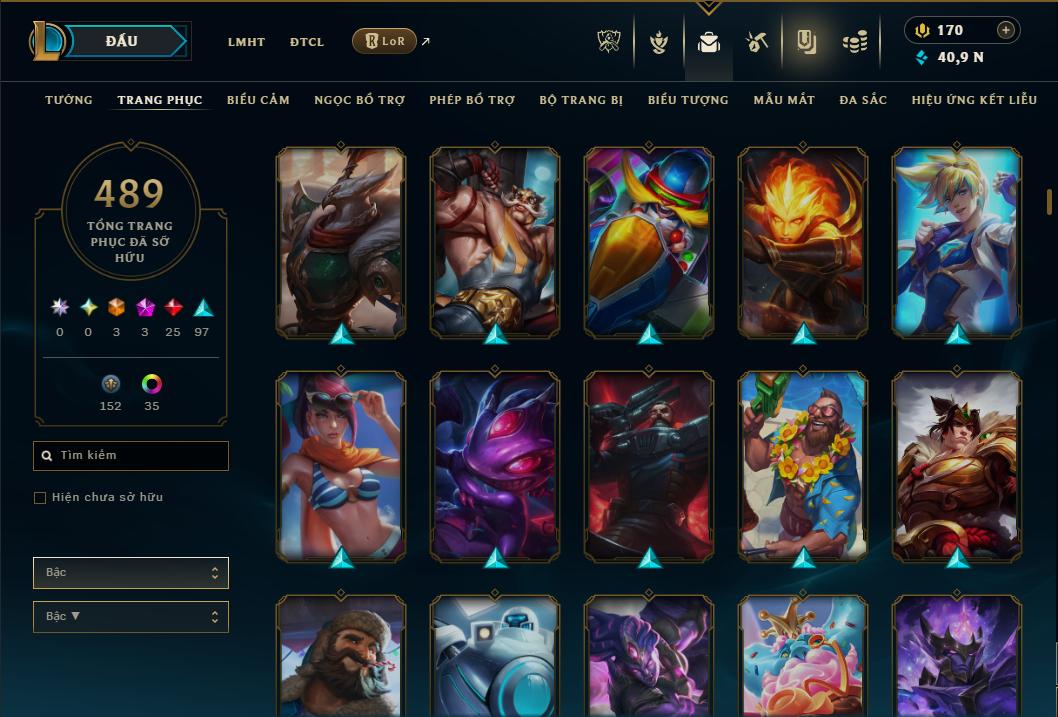Toggle the Hiện chưa sở hữu checkbox
This screenshot has width=1058, height=717.
(40, 498)
